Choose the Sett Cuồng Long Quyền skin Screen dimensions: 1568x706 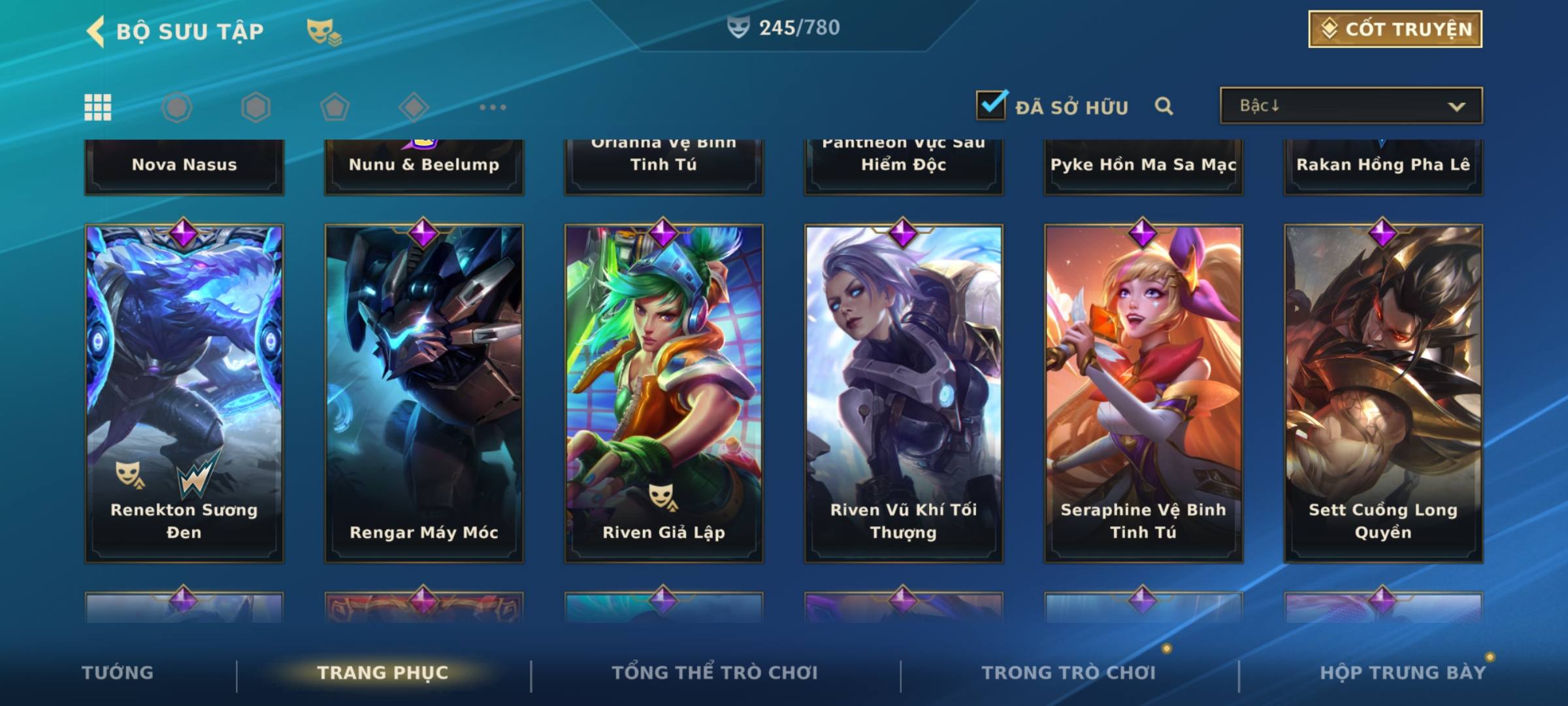(x=1383, y=392)
